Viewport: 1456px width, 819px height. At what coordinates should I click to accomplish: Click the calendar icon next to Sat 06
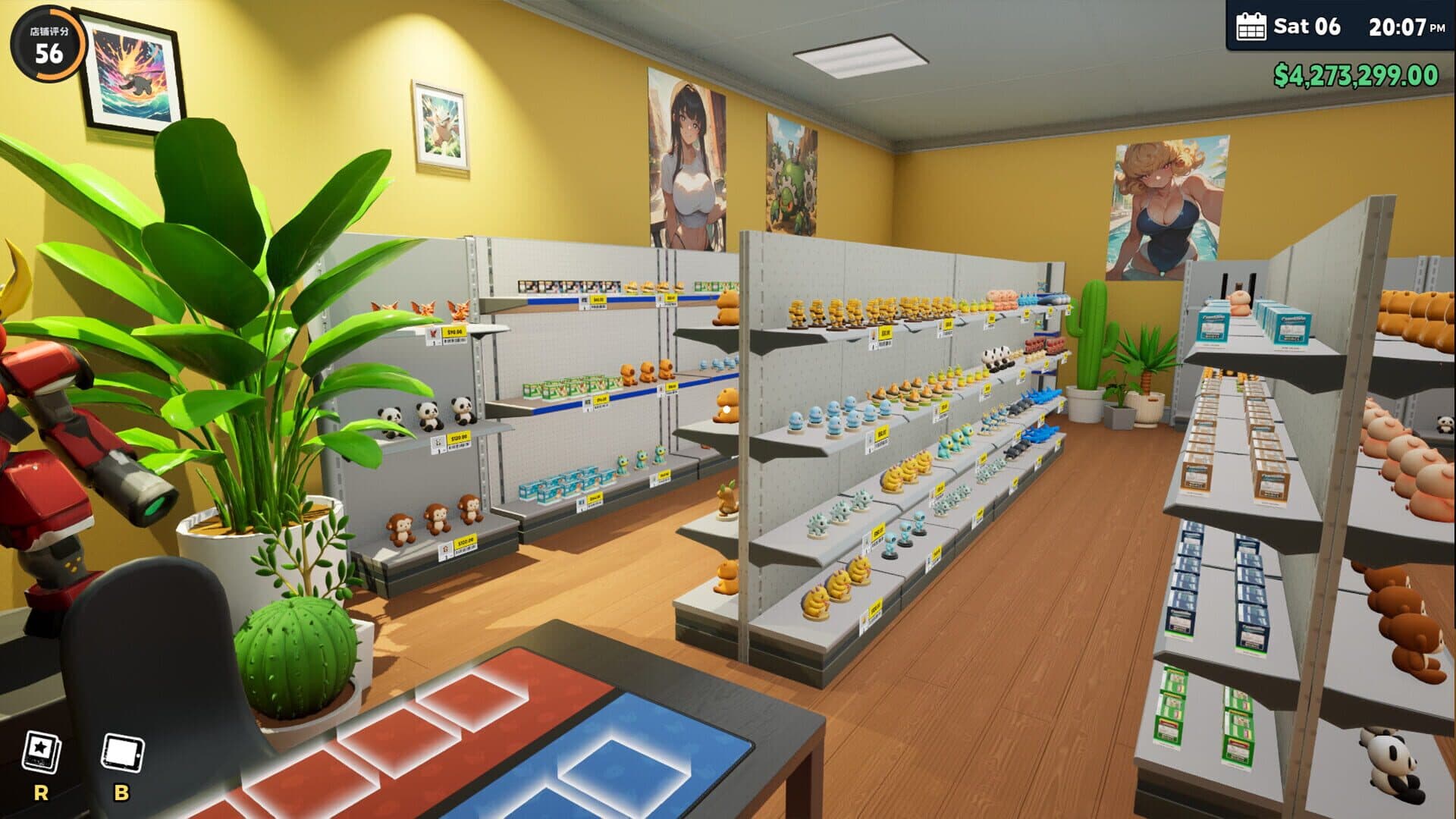point(1253,27)
